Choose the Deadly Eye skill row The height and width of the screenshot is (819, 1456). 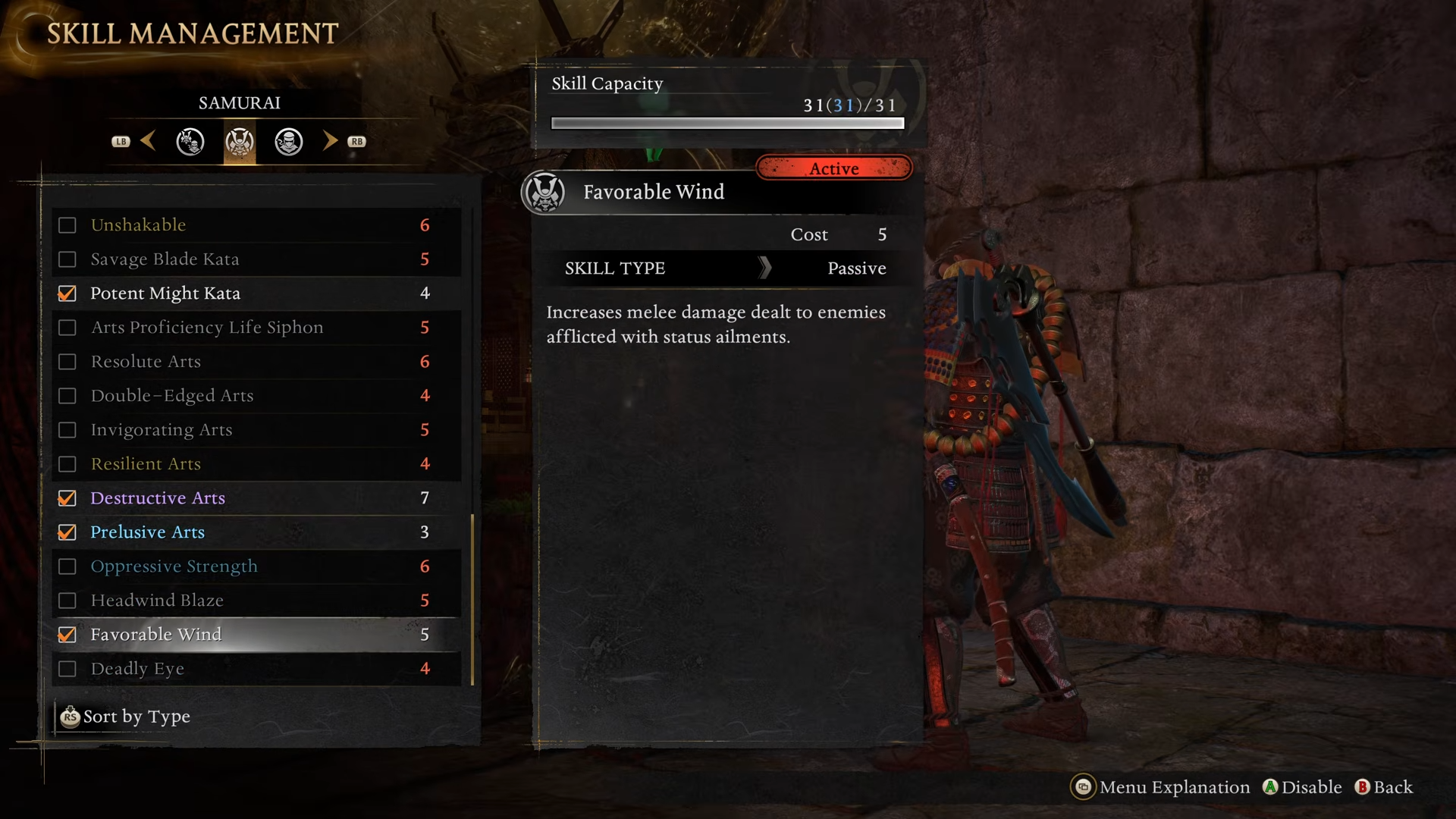tap(137, 669)
